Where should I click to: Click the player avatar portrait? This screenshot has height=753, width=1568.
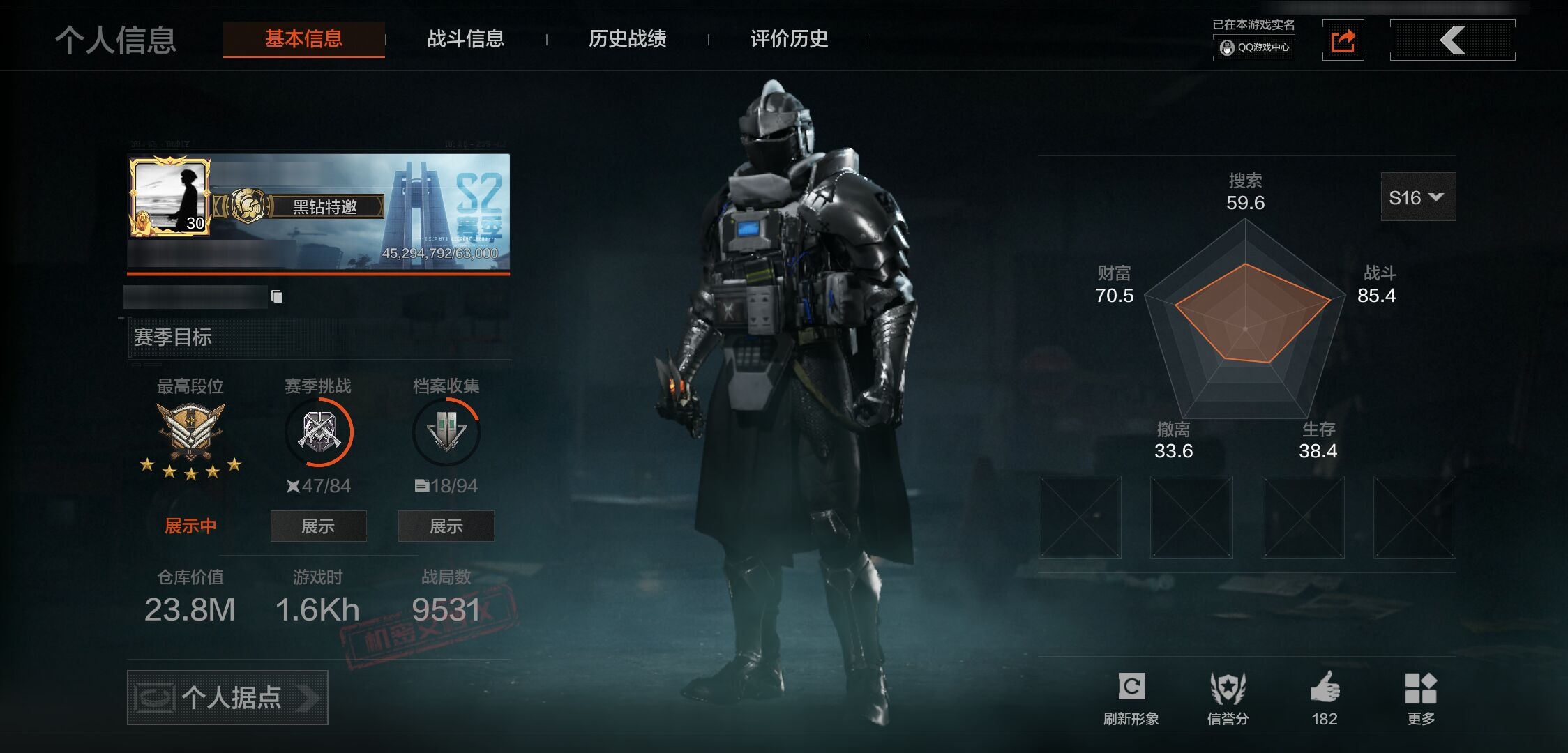[x=169, y=197]
